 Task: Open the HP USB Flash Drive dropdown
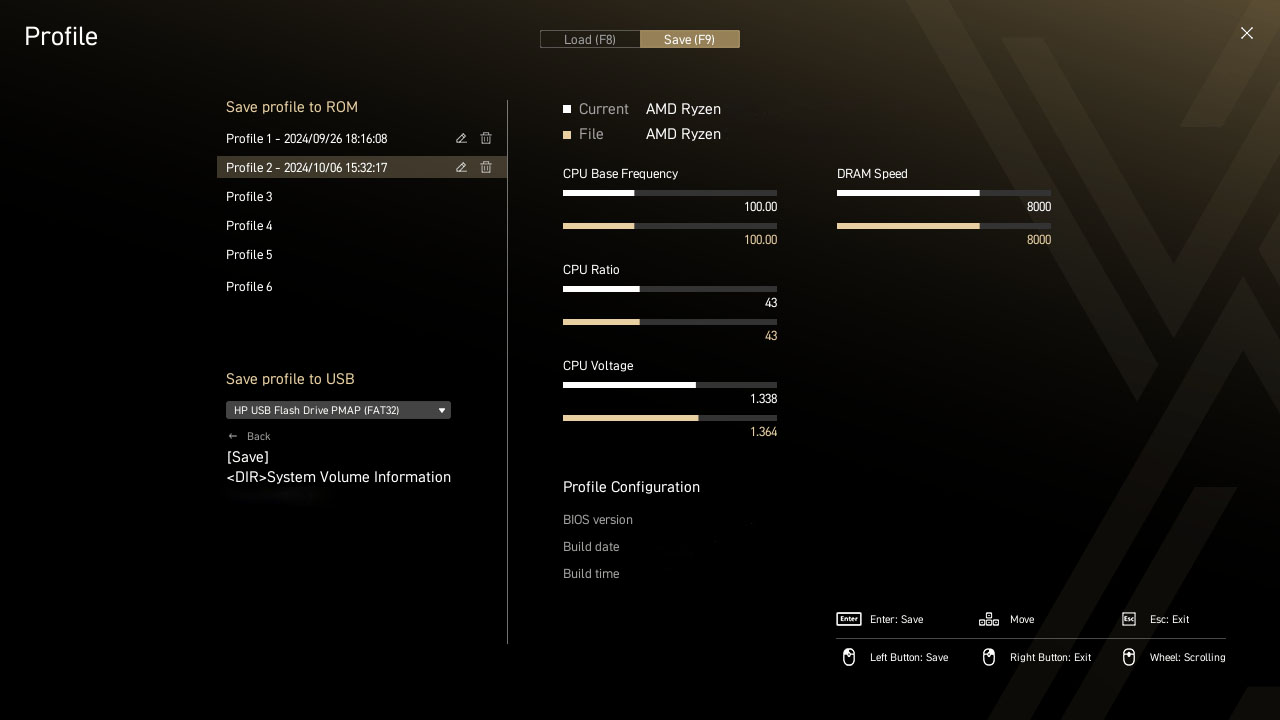pos(338,410)
